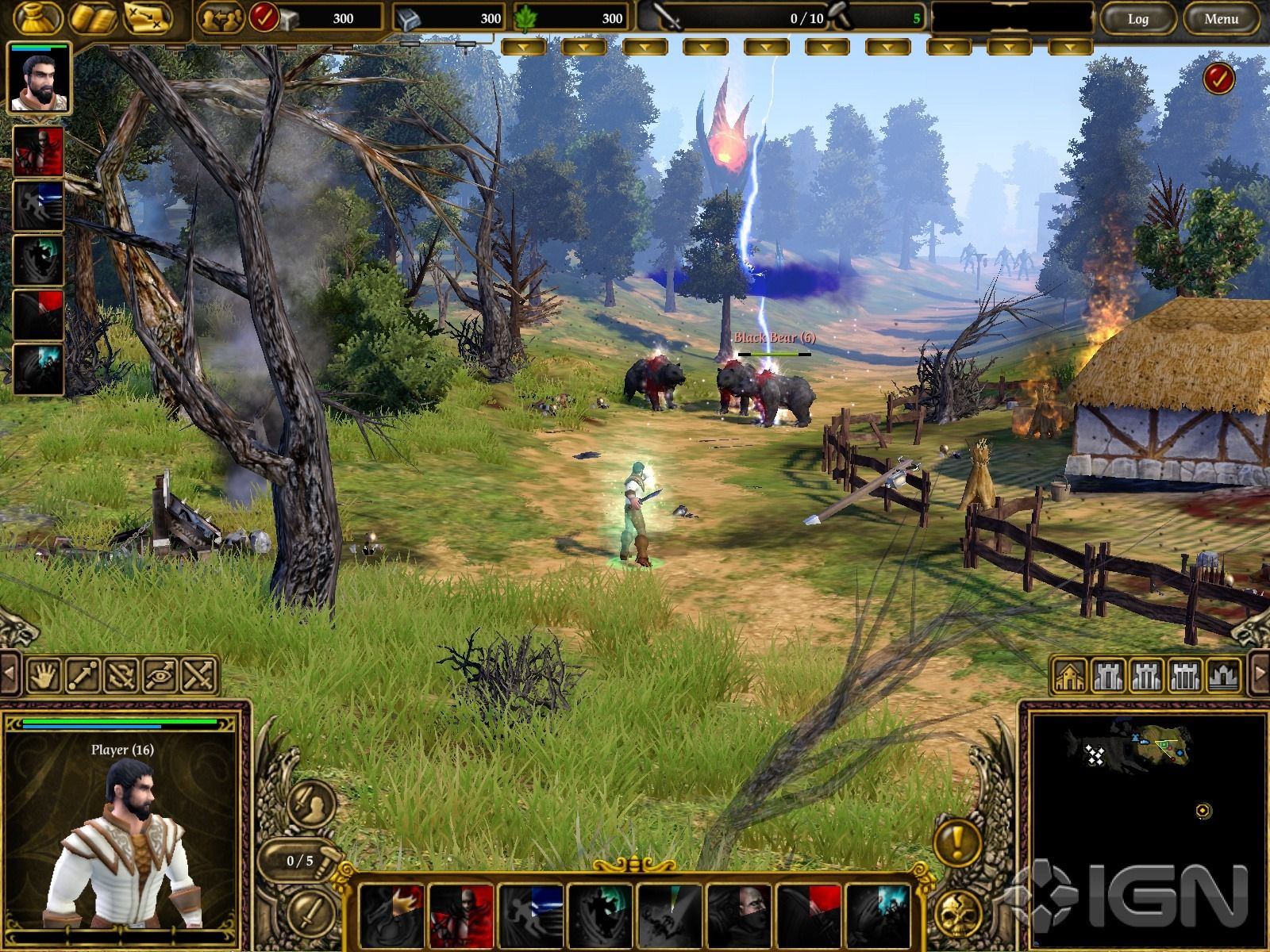1270x952 pixels.
Task: Select the gold house building button
Action: coord(1069,675)
